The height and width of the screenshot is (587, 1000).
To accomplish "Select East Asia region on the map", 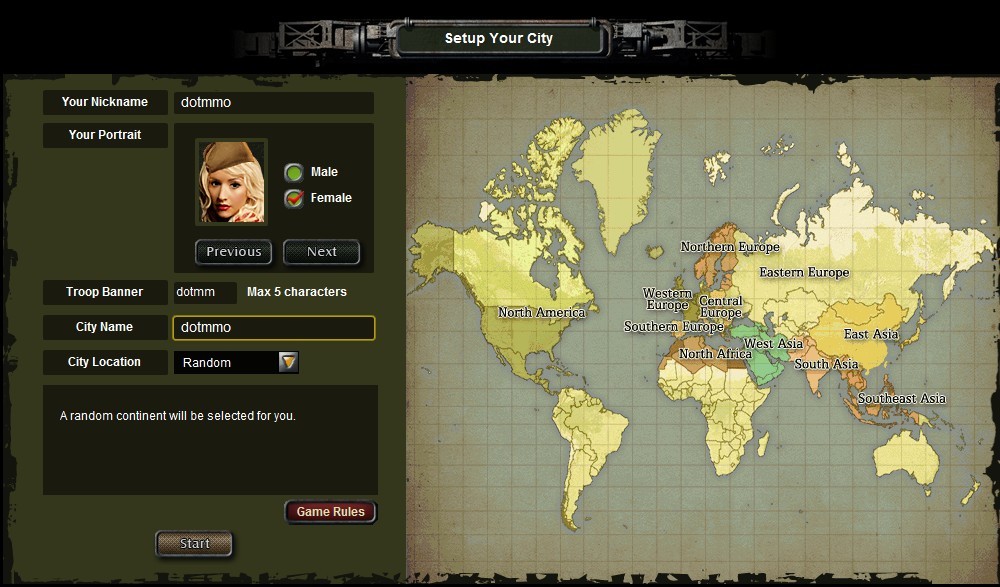I will coord(870,334).
